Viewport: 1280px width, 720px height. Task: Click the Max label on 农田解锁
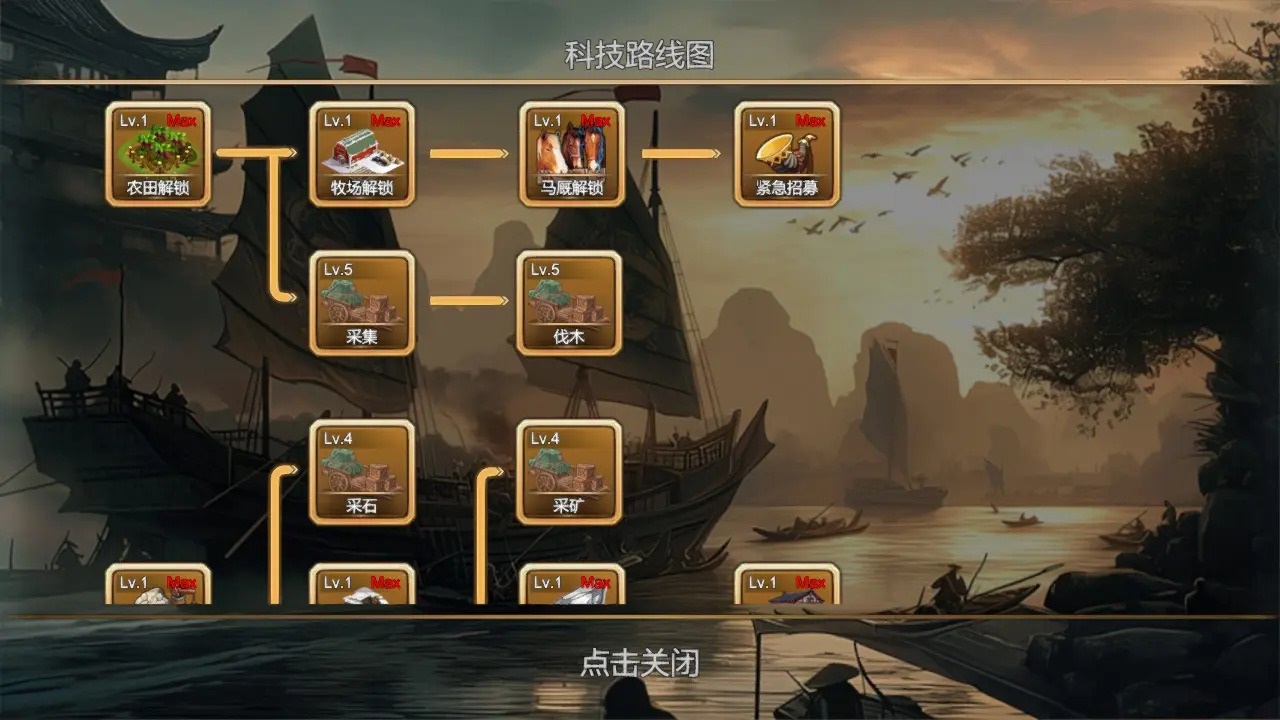183,118
